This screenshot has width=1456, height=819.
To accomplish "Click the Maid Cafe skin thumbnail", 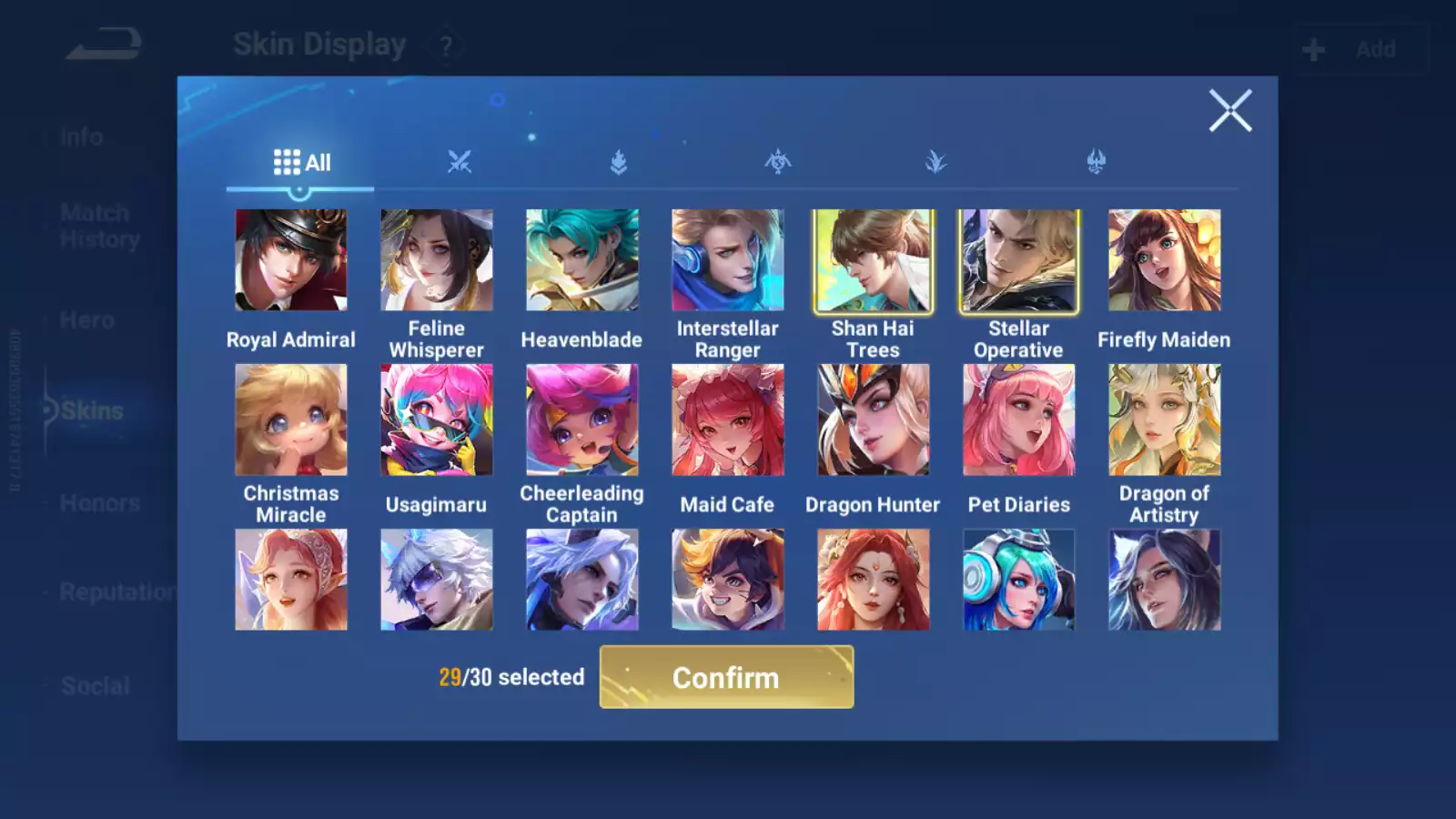I will tap(727, 420).
